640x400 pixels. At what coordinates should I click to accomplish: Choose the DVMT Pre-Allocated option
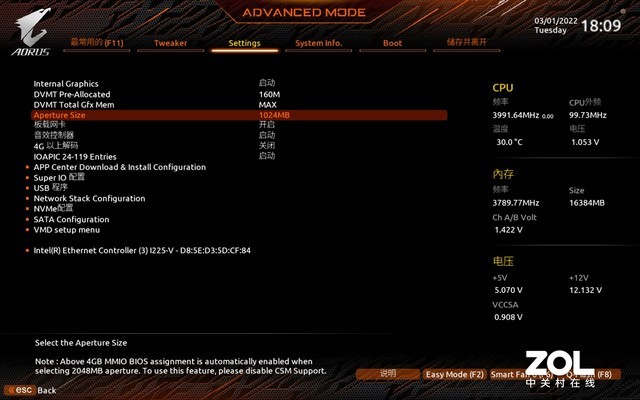coord(72,94)
